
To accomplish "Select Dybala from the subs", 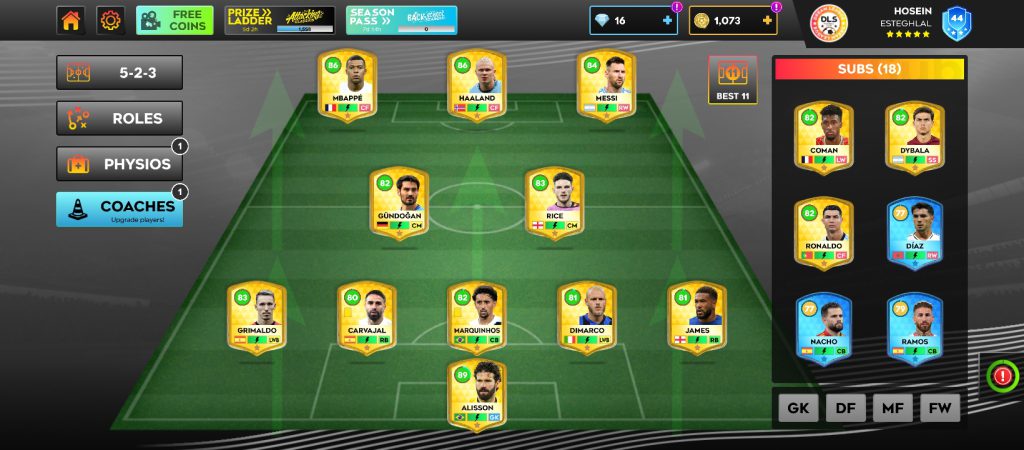I will [915, 136].
